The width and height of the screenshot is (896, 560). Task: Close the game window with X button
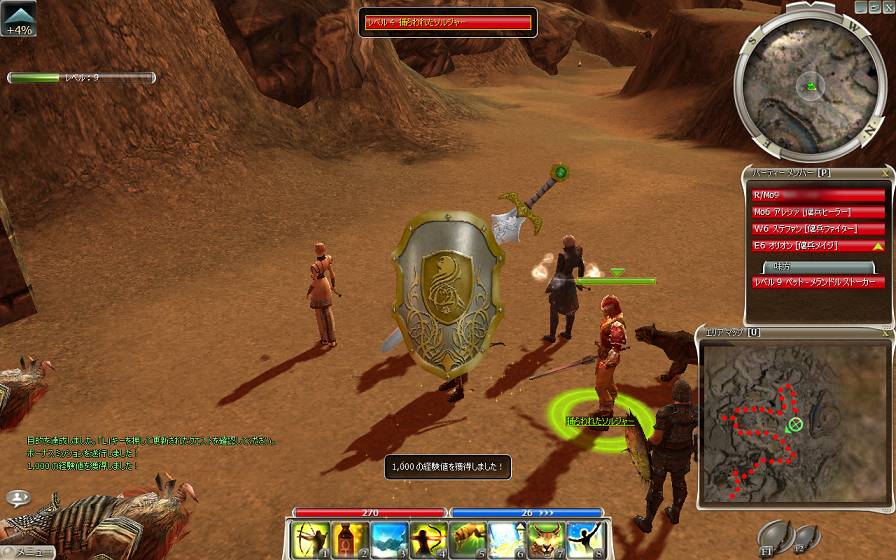pyautogui.click(x=889, y=6)
